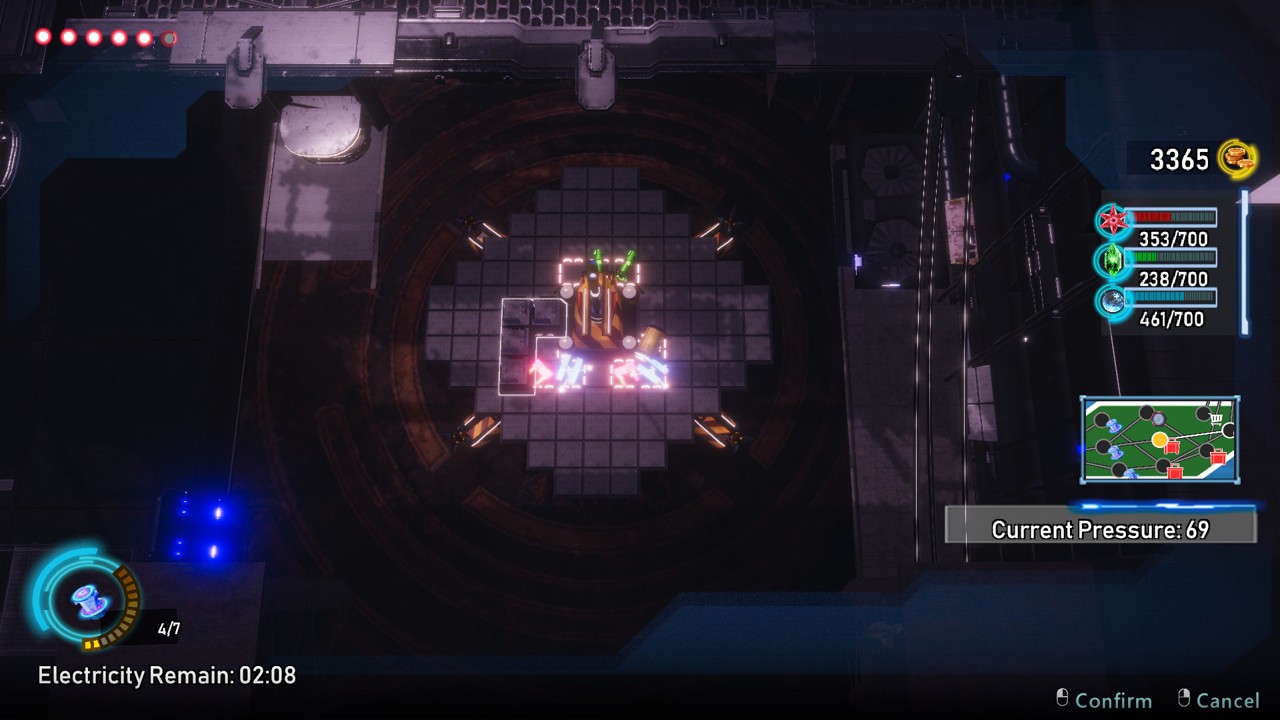Select the green crystal resource icon

click(1111, 260)
